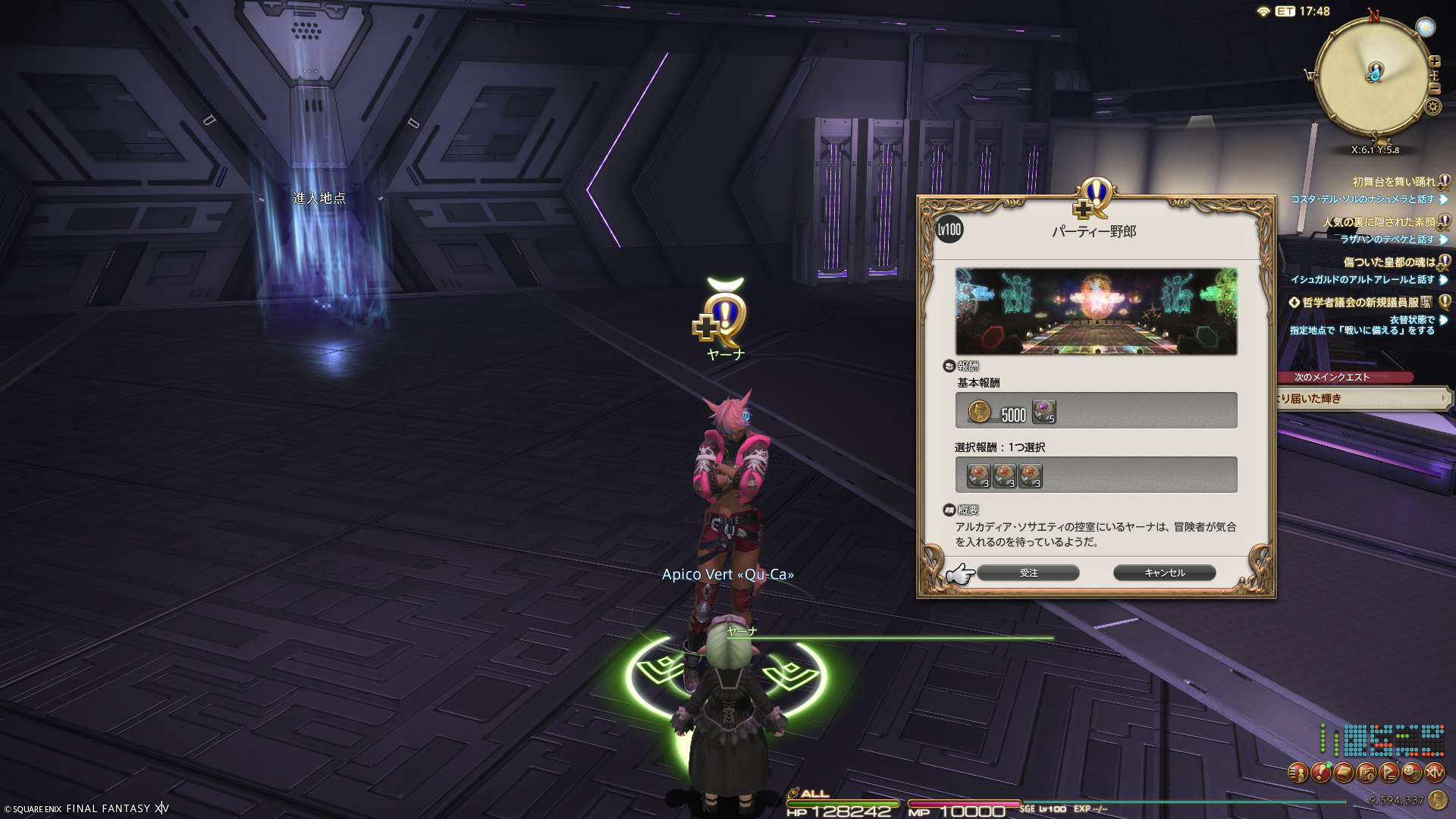
Task: Zoom out the minimap with minus button
Action: [x=1435, y=88]
